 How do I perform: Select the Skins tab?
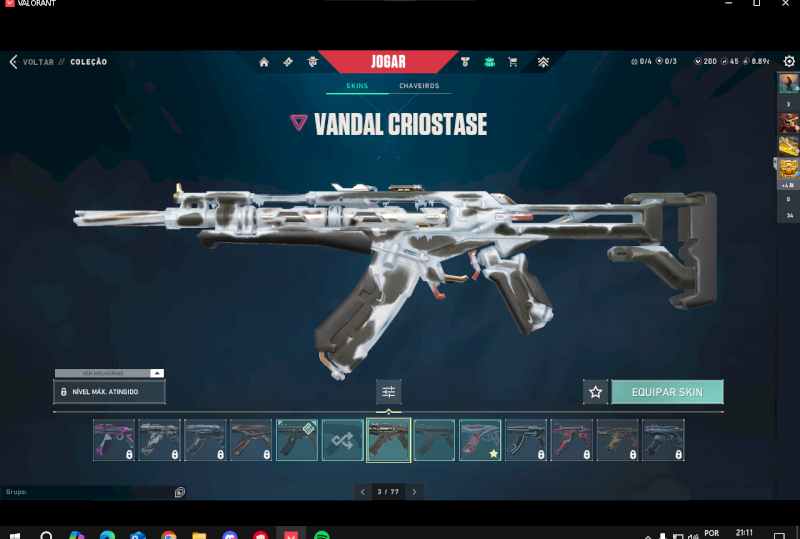tap(357, 86)
